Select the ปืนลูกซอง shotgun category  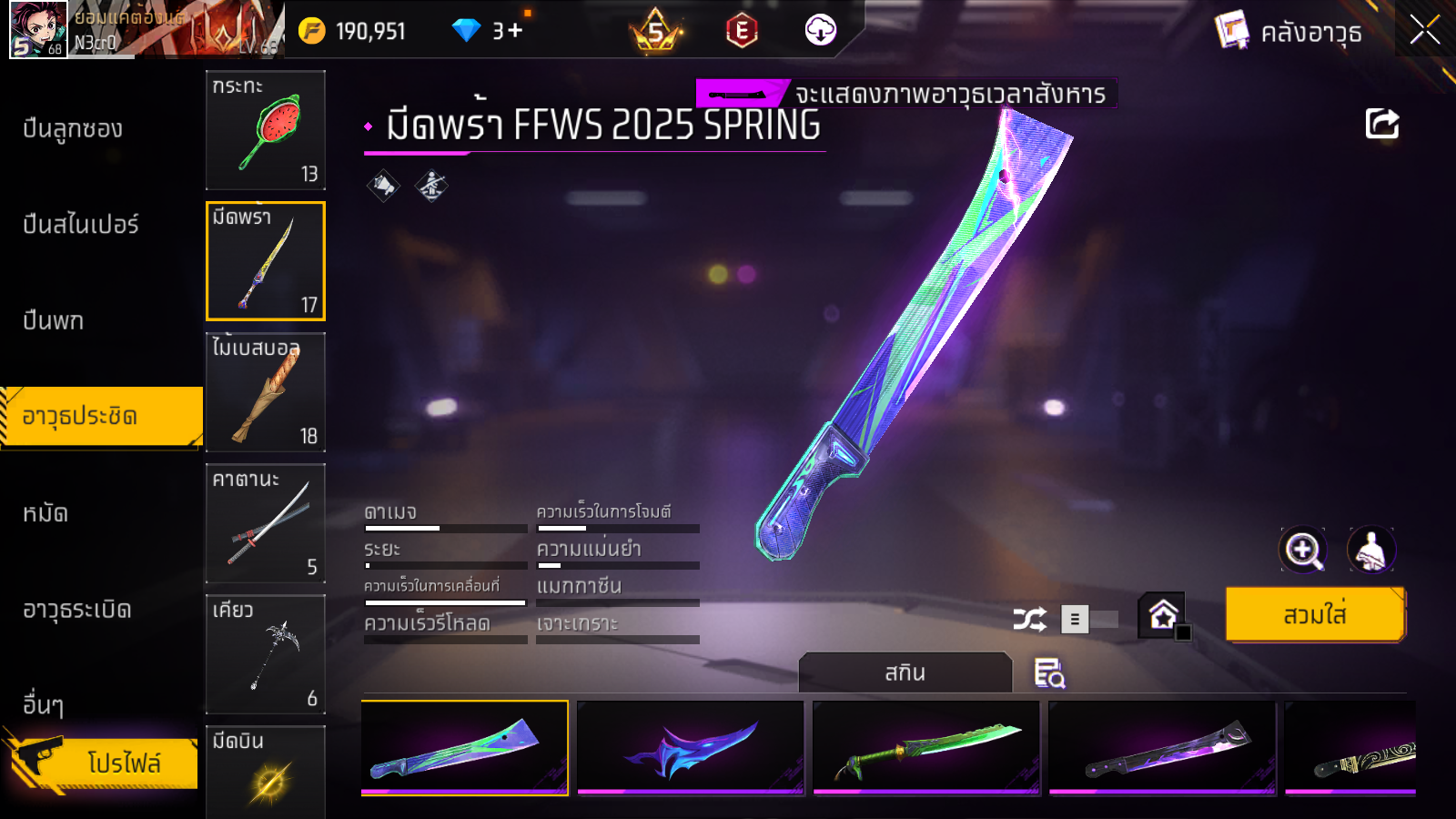pos(73,129)
